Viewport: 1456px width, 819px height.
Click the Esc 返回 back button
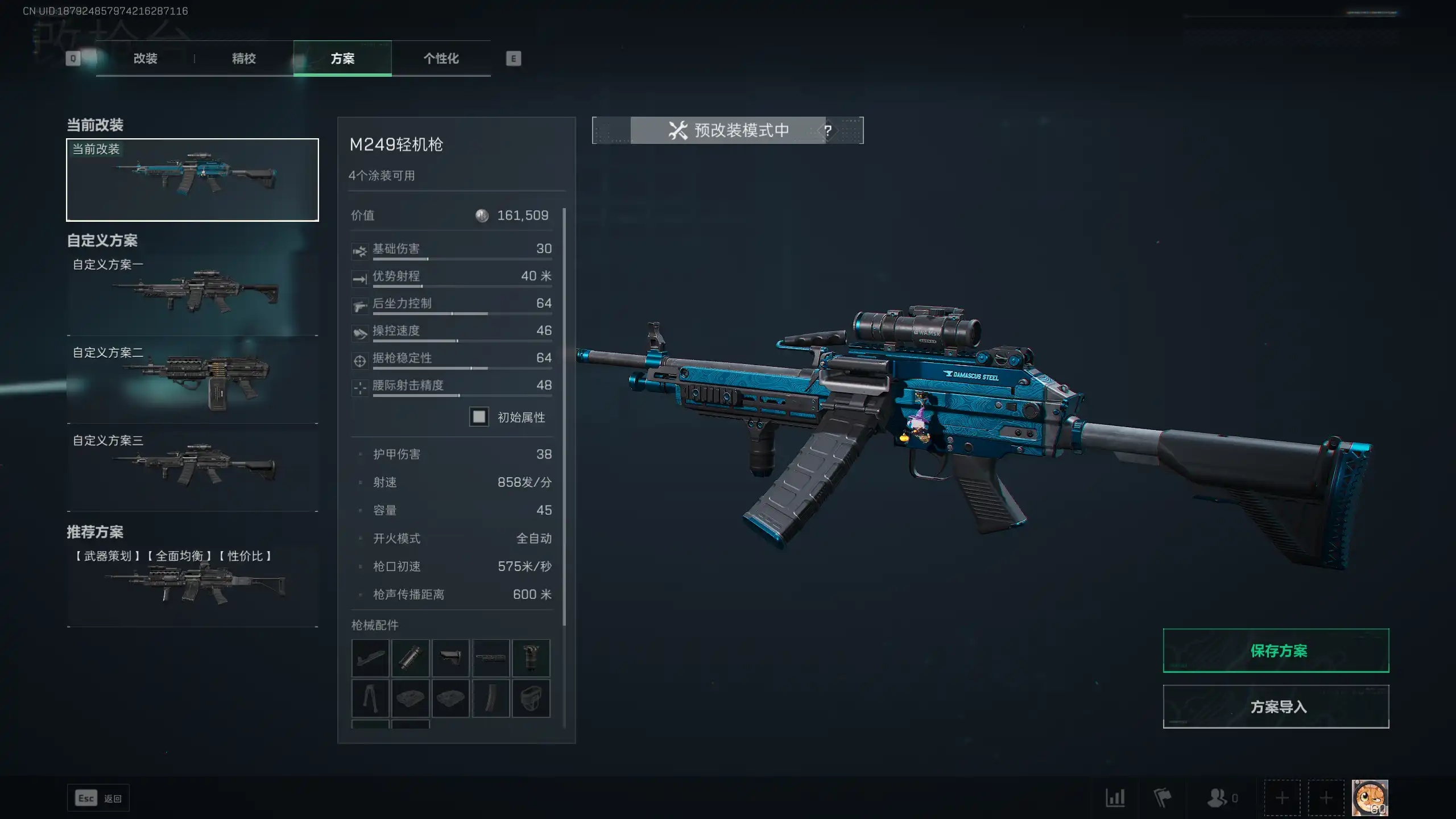[x=98, y=799]
